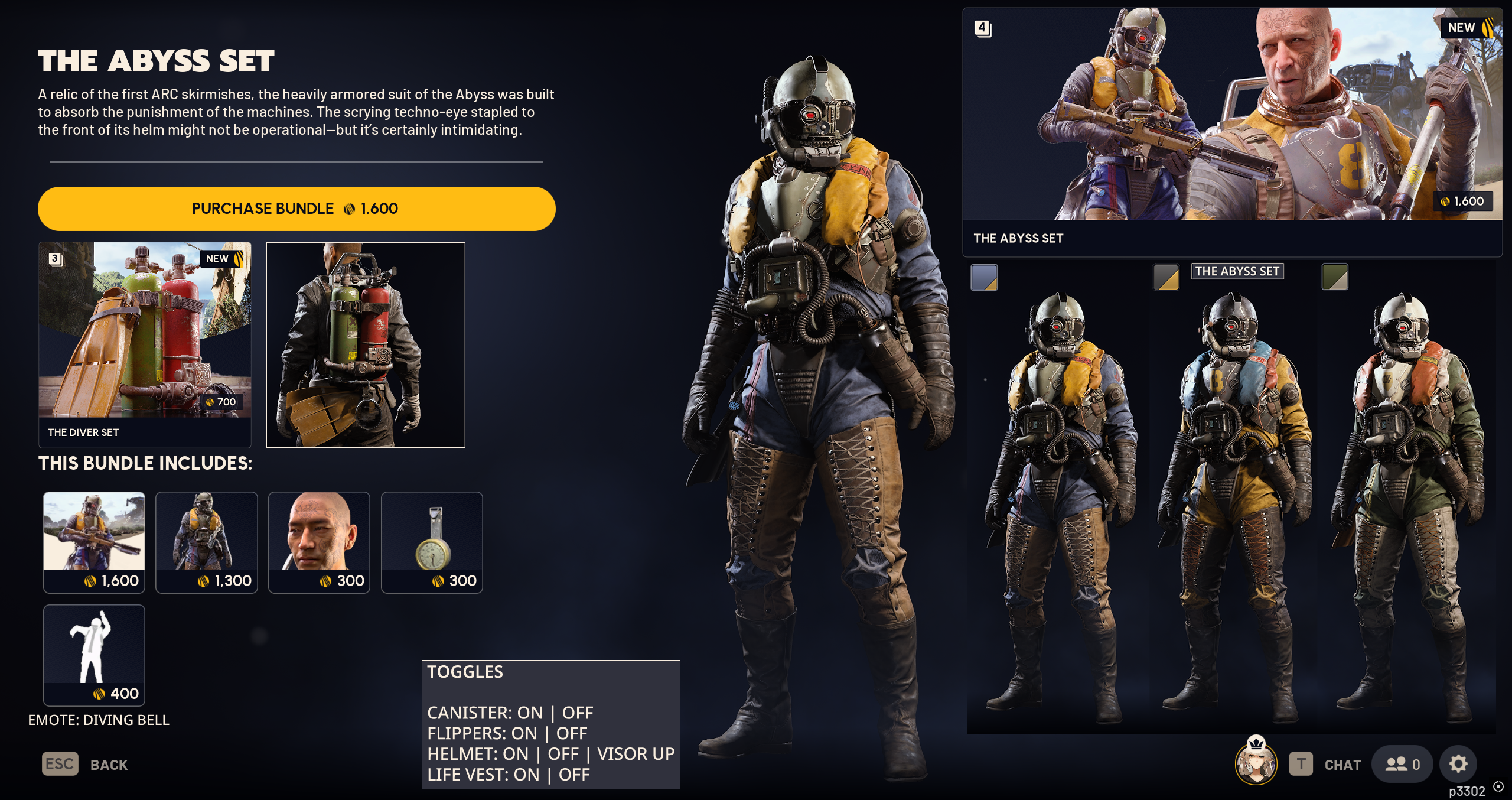
Task: Choose the grey and yellow color swatch
Action: point(1166,277)
